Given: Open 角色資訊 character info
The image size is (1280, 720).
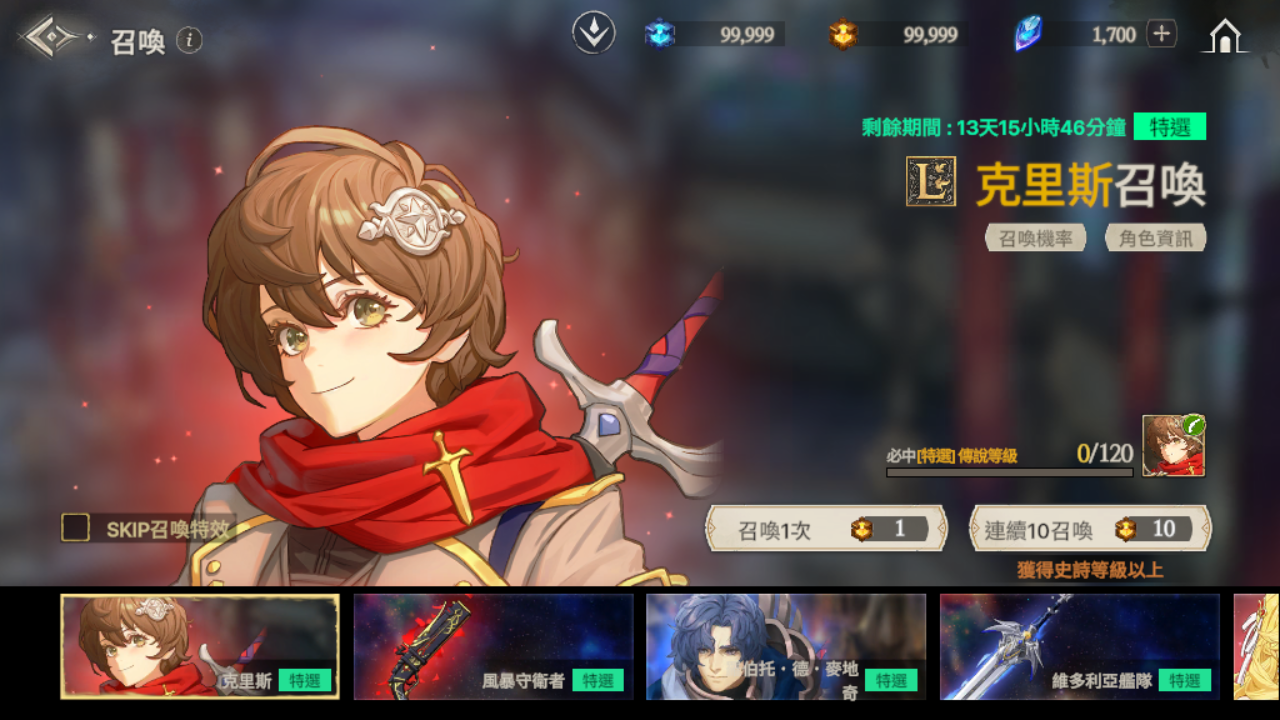Looking at the screenshot, I should tap(1155, 238).
